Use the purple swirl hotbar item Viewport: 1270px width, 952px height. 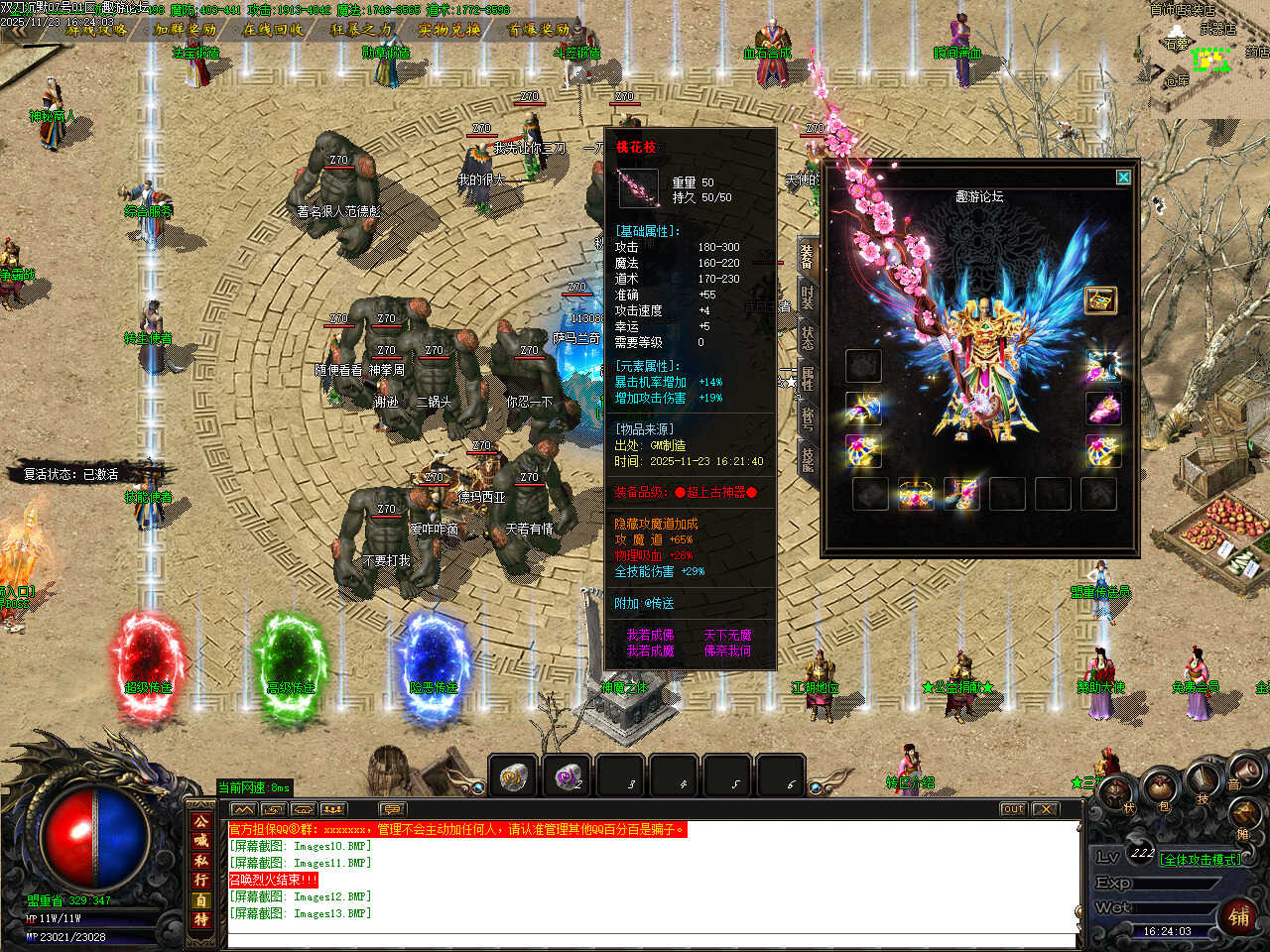click(x=567, y=776)
